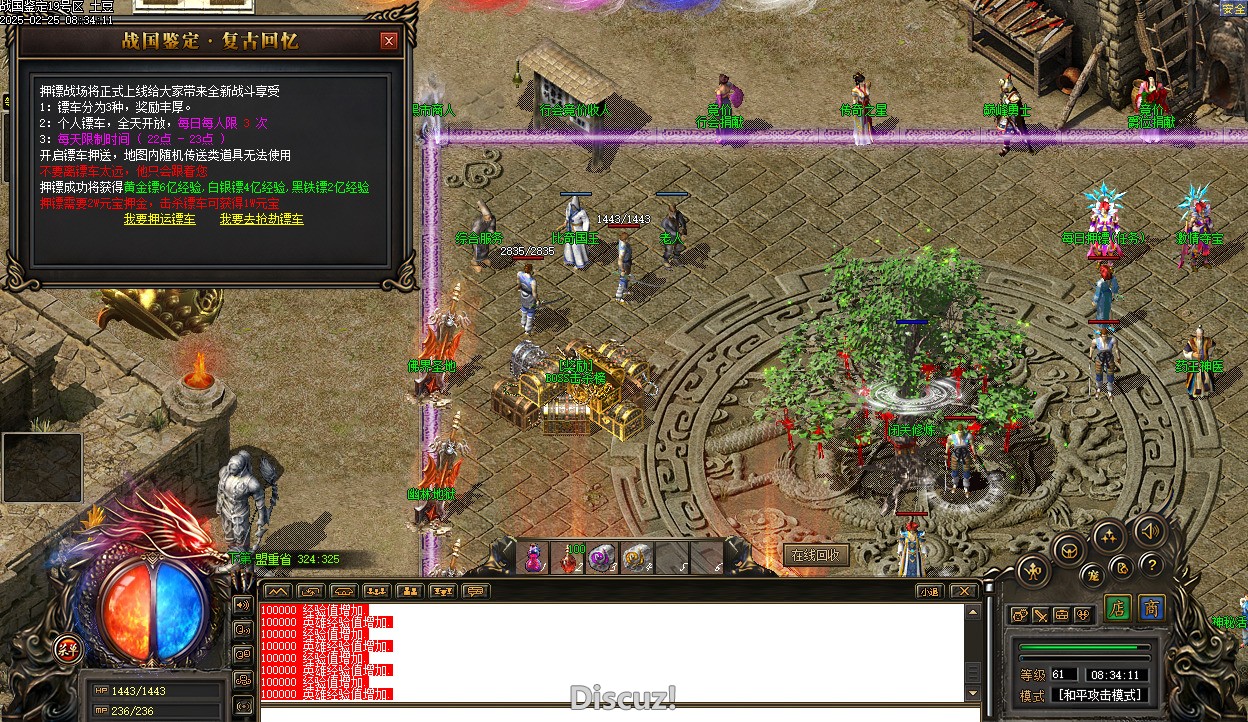Toggle sound with the round speaker icon
The image size is (1248, 722).
pos(1150,531)
